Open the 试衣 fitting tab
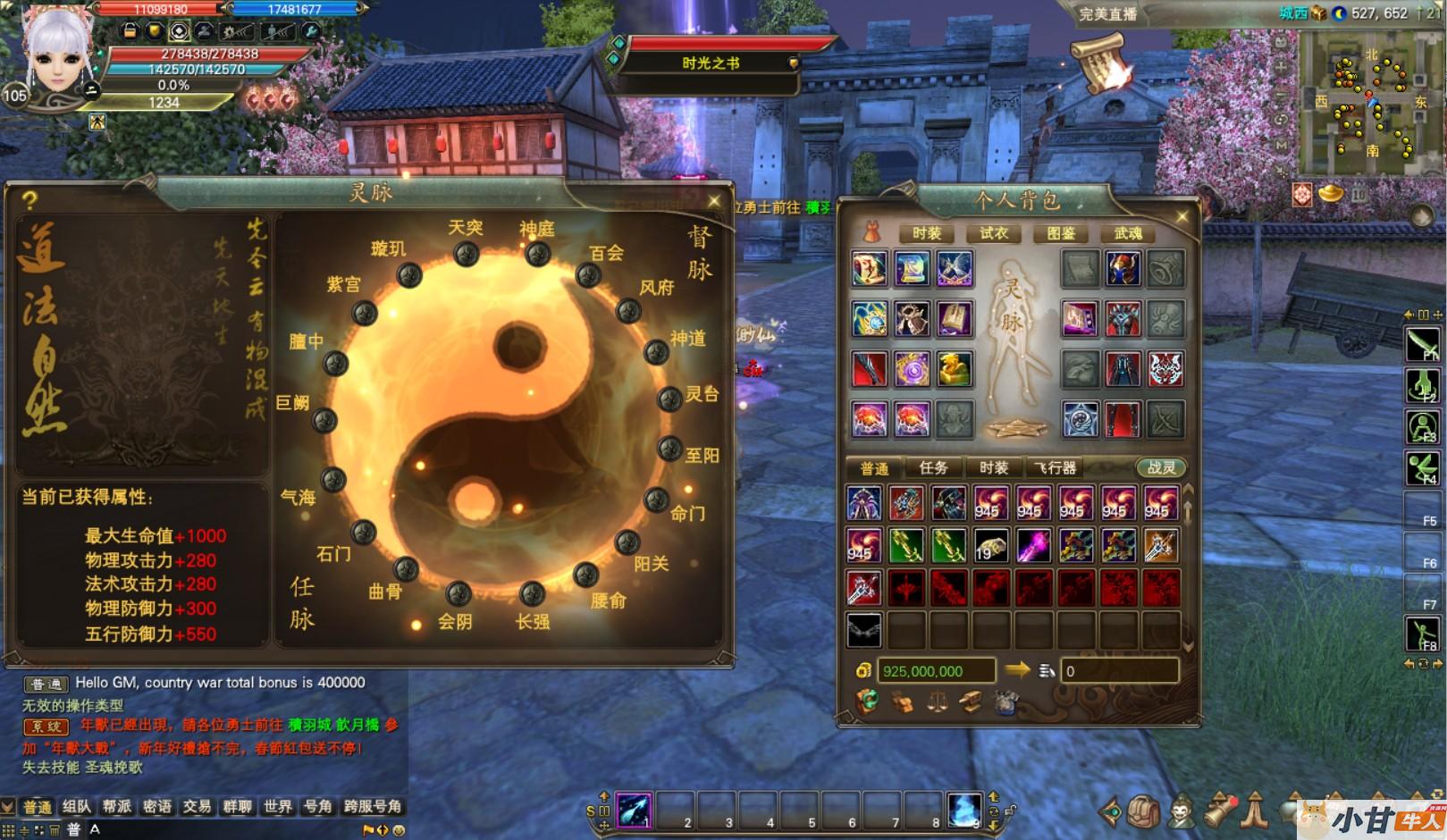Screen dimensions: 1447x840 click(x=994, y=233)
